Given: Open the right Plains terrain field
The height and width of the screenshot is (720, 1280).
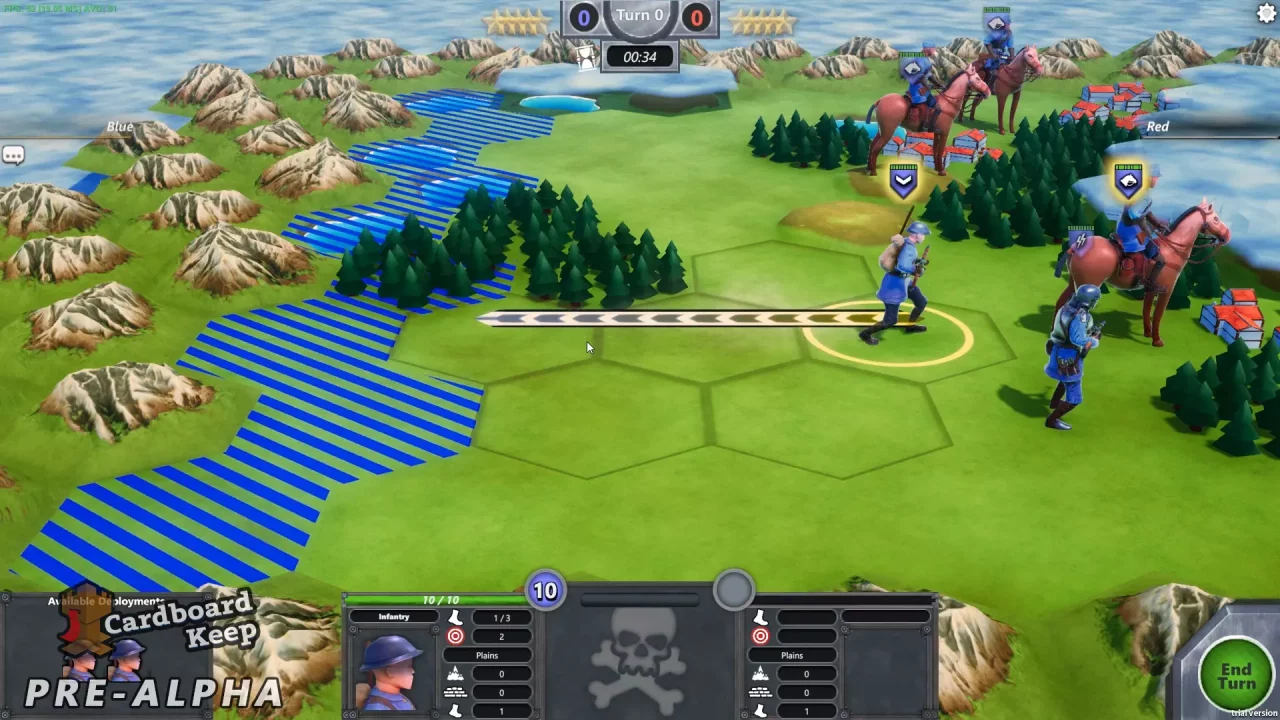Looking at the screenshot, I should tap(792, 655).
